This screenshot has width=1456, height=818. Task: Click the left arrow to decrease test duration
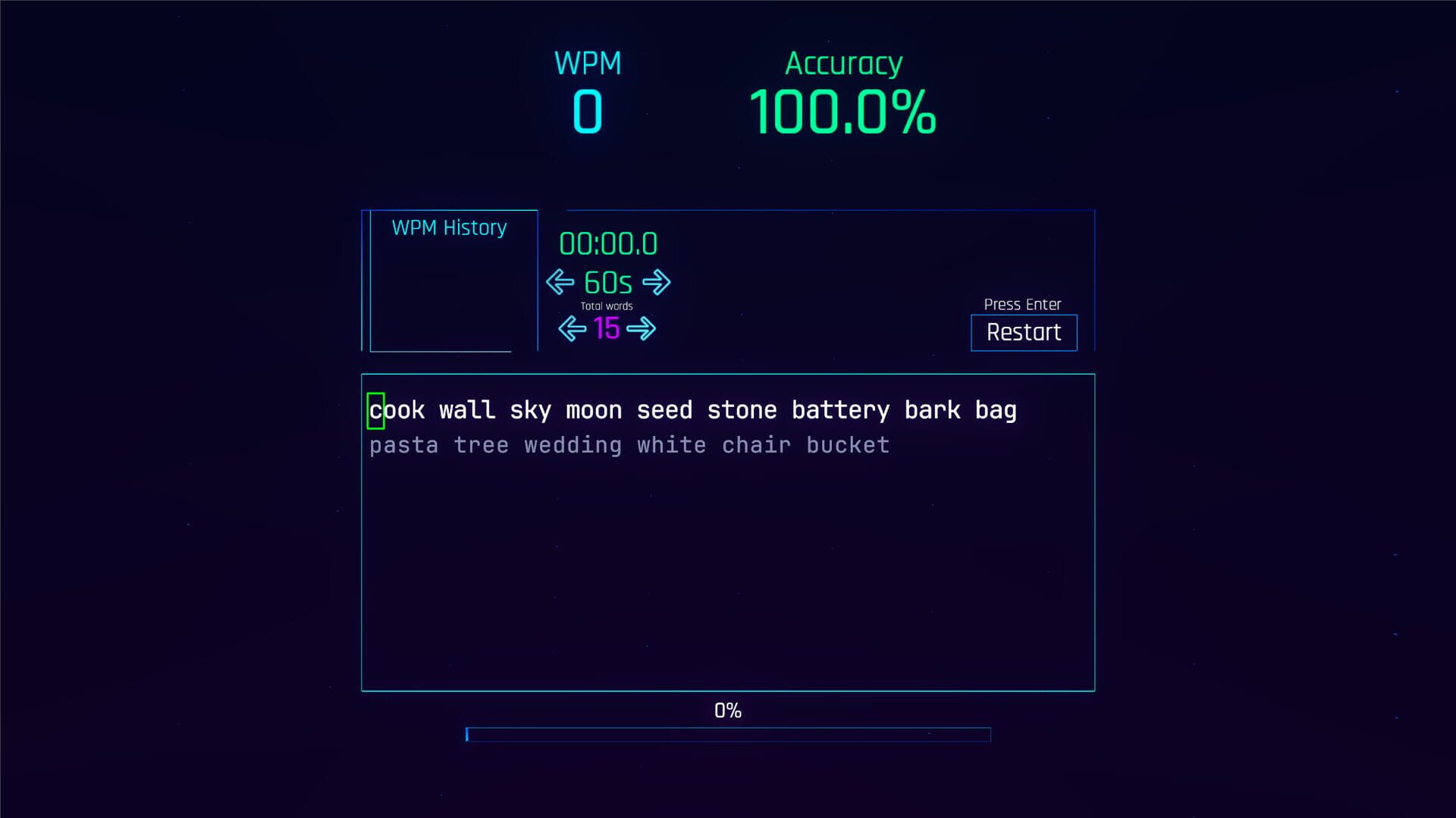tap(559, 282)
